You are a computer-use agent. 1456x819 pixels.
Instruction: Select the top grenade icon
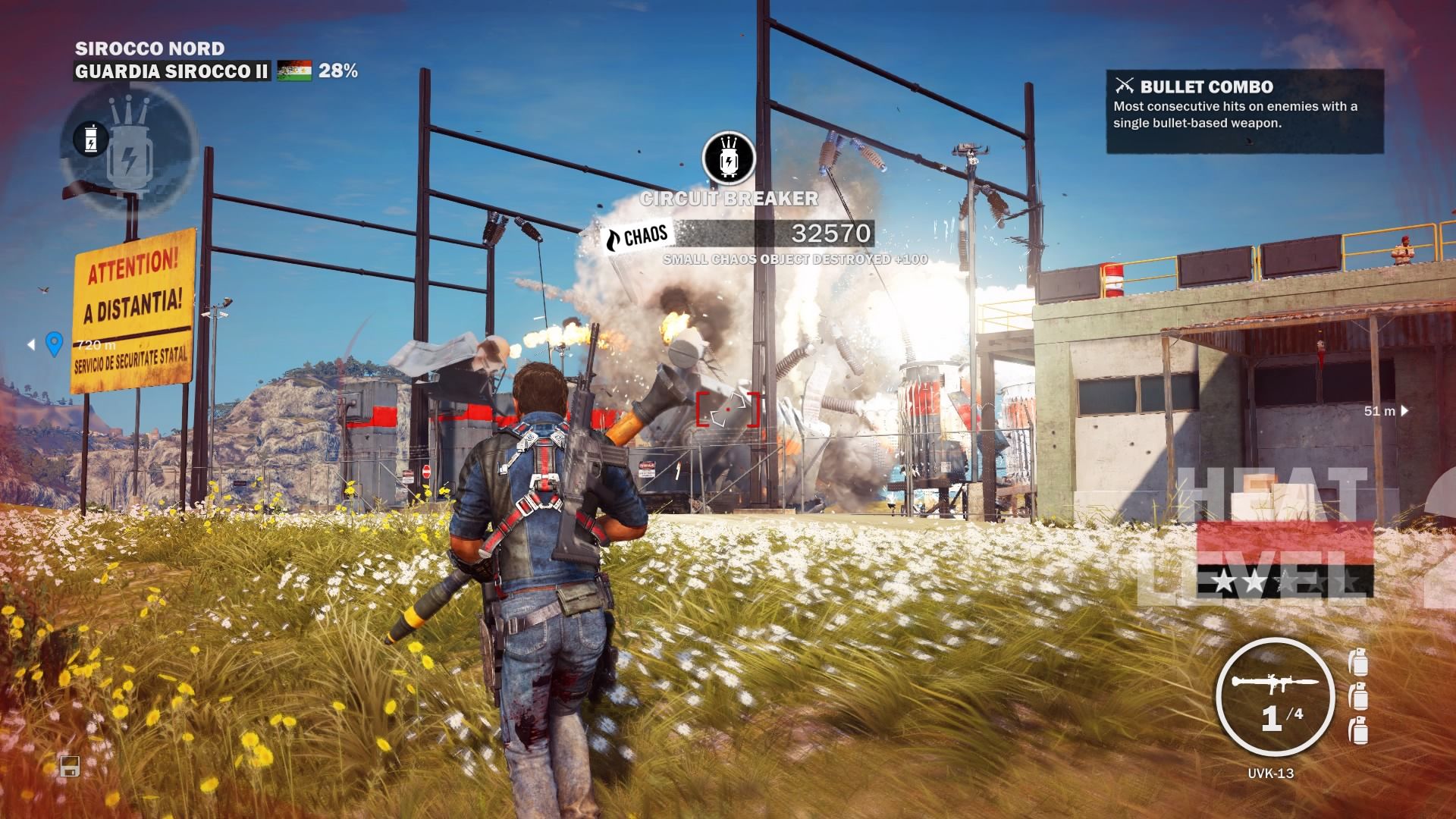1358,661
